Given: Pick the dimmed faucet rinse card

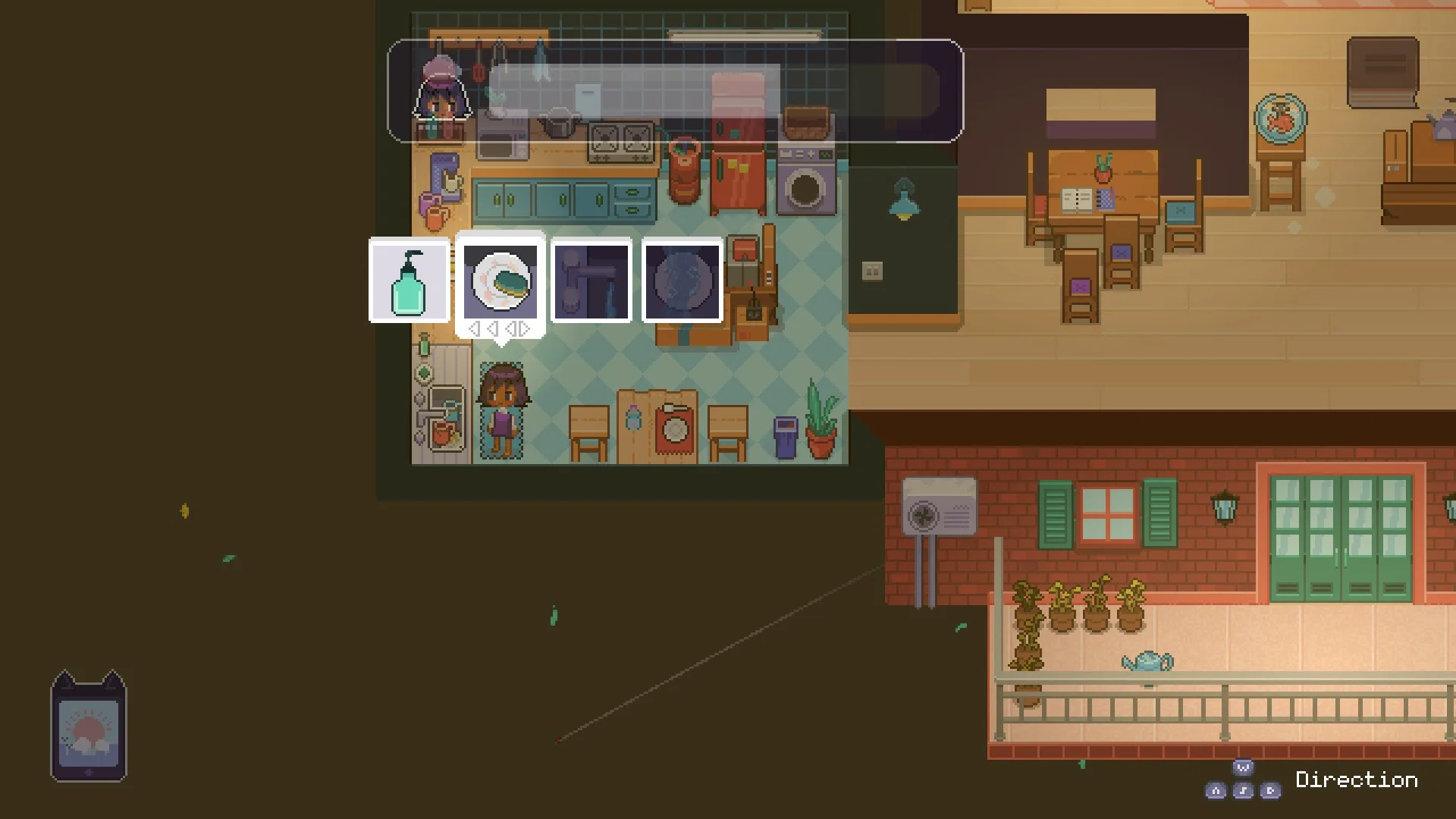Looking at the screenshot, I should (x=591, y=281).
